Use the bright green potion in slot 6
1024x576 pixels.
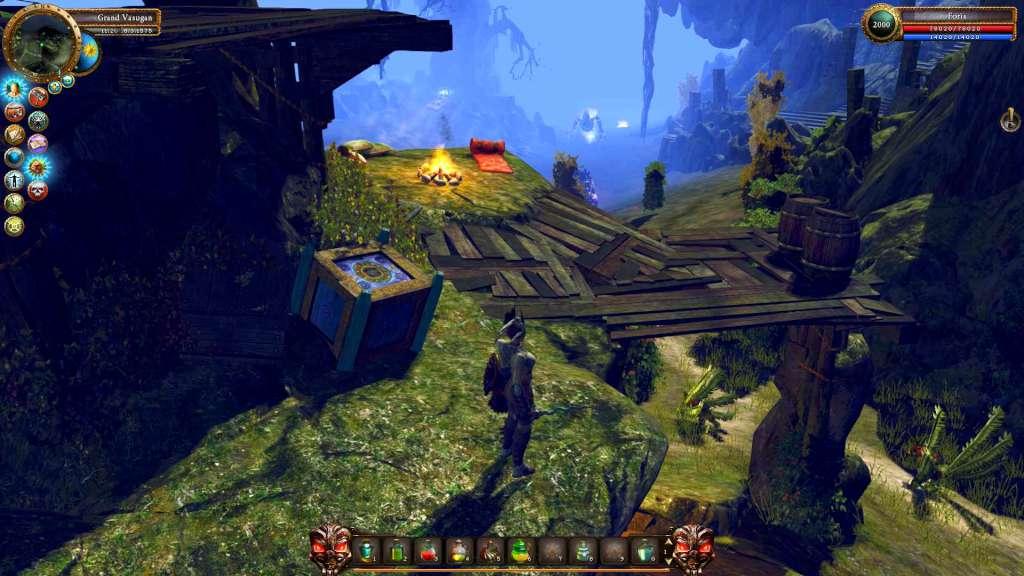point(521,550)
